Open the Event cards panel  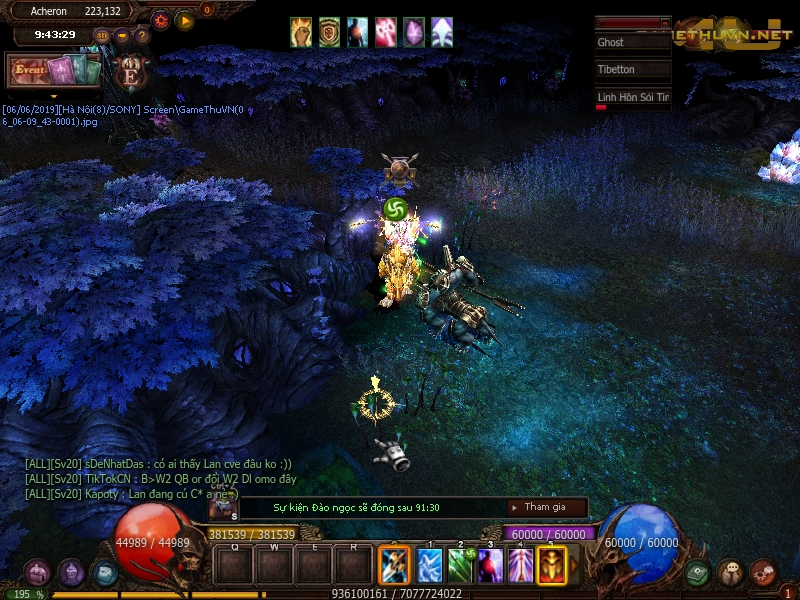[53, 71]
